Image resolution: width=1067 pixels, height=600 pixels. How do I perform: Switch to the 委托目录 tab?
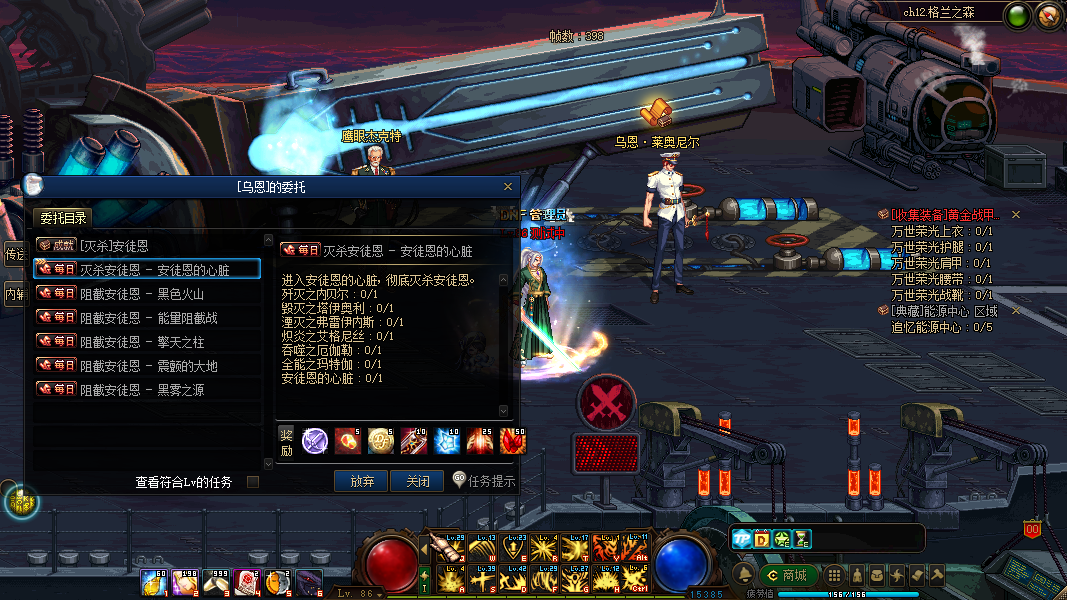[x=64, y=218]
